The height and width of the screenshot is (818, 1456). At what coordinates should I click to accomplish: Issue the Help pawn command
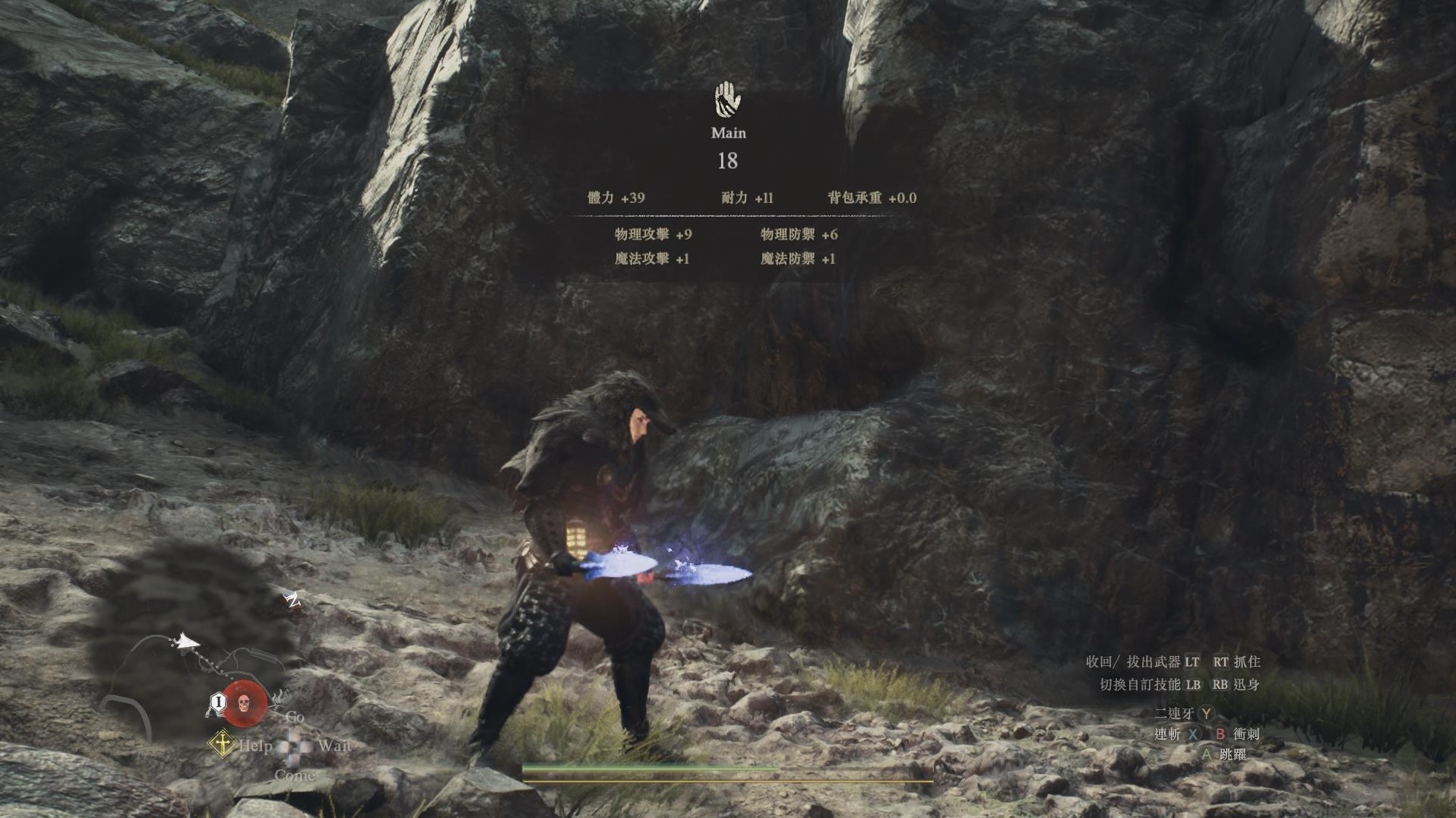255,746
